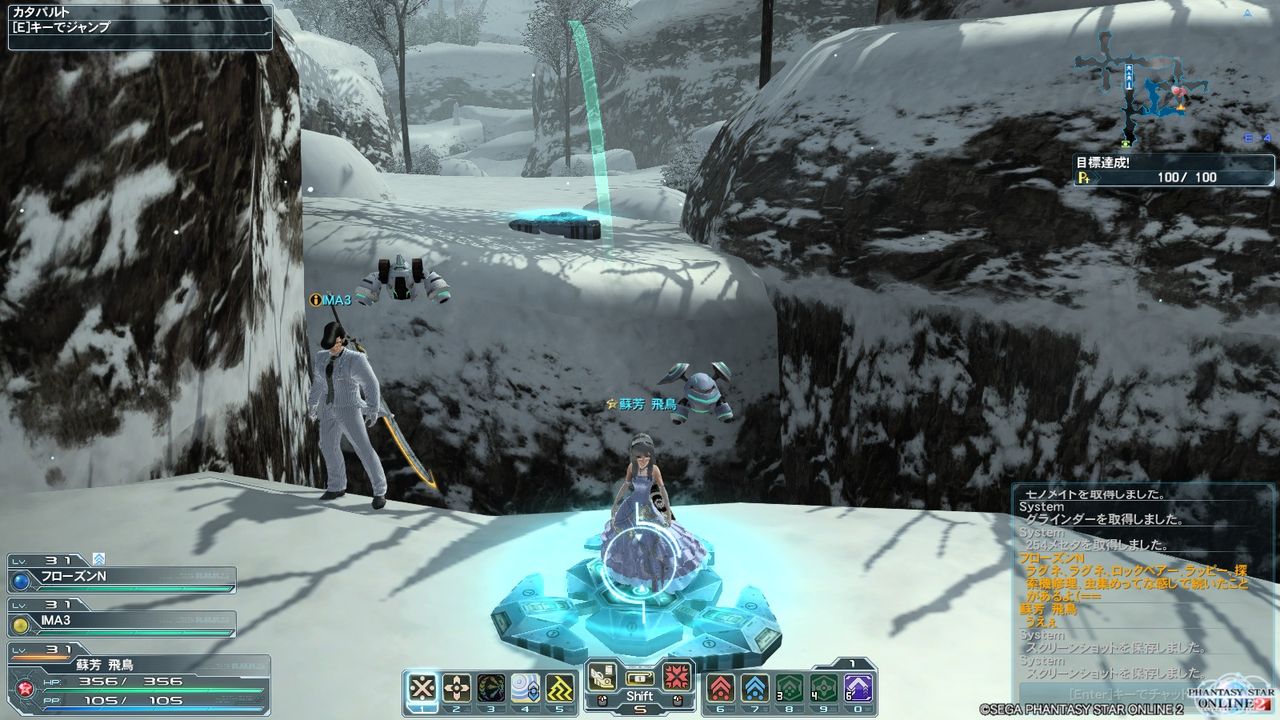1280x720 pixels.
Task: Click フローズンN's blue class emblem
Action: point(19,579)
